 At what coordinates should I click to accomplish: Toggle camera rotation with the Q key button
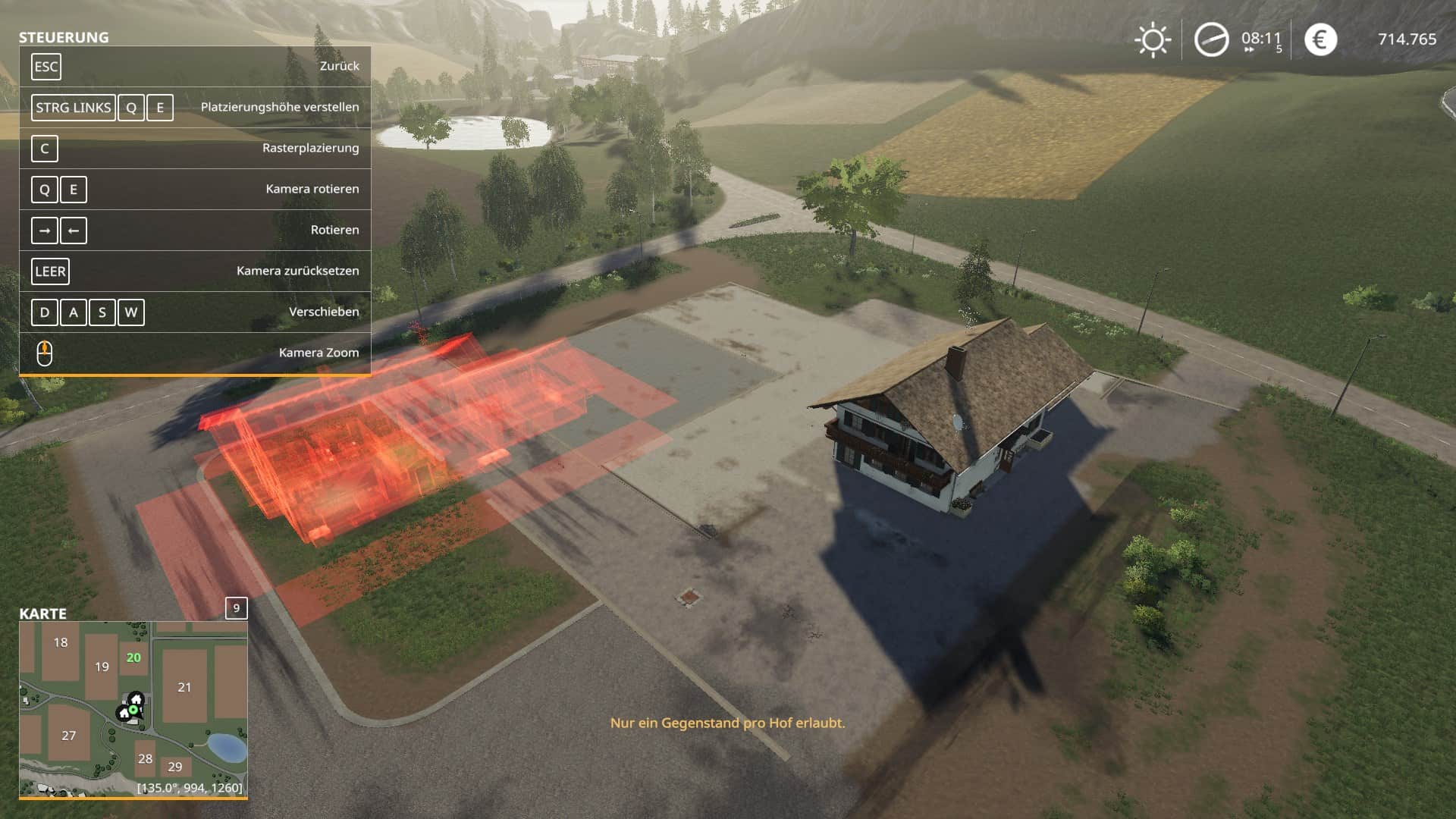[x=45, y=190]
